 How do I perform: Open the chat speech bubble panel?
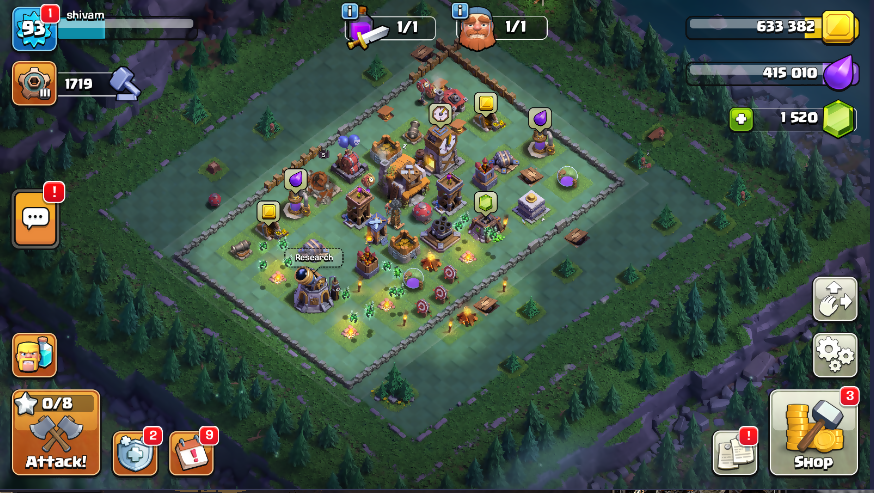pyautogui.click(x=35, y=217)
